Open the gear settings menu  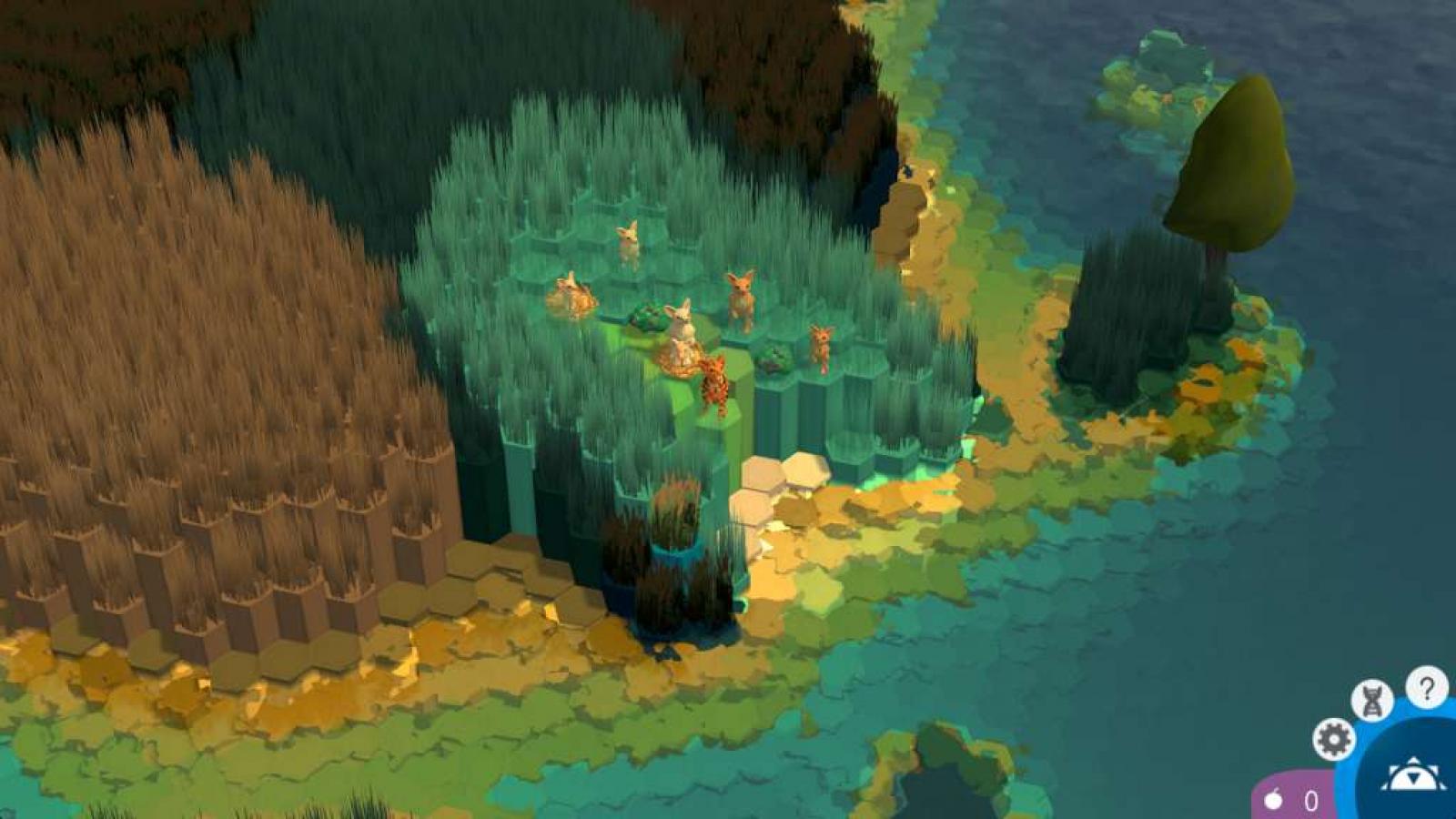click(x=1333, y=739)
